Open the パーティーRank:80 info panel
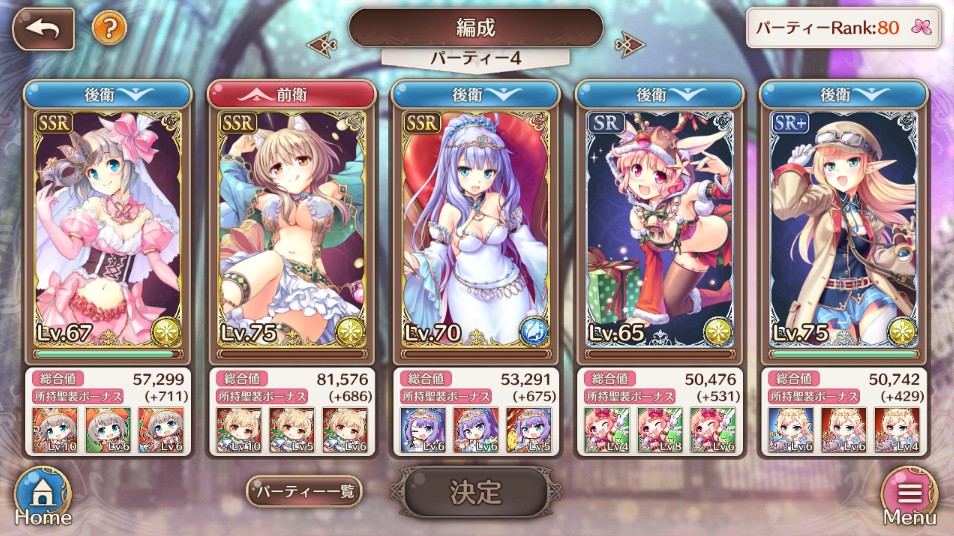The width and height of the screenshot is (954, 536). (x=844, y=28)
